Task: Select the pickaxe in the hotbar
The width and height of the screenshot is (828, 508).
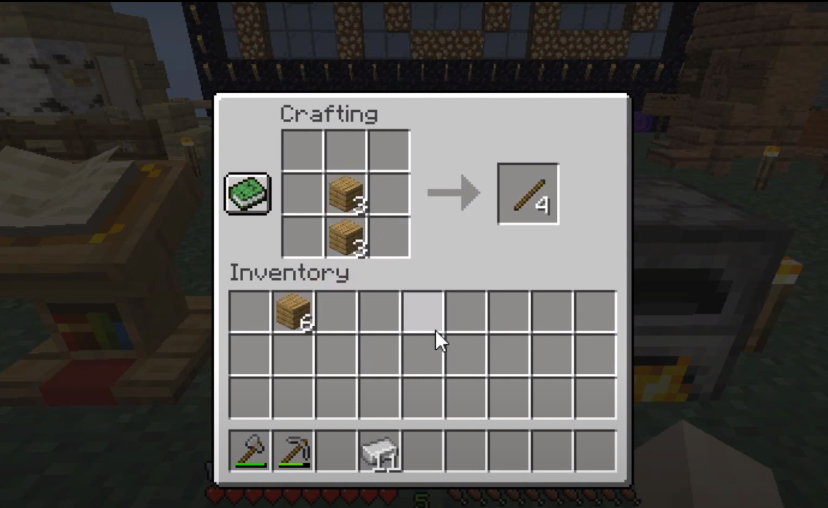Action: [293, 451]
